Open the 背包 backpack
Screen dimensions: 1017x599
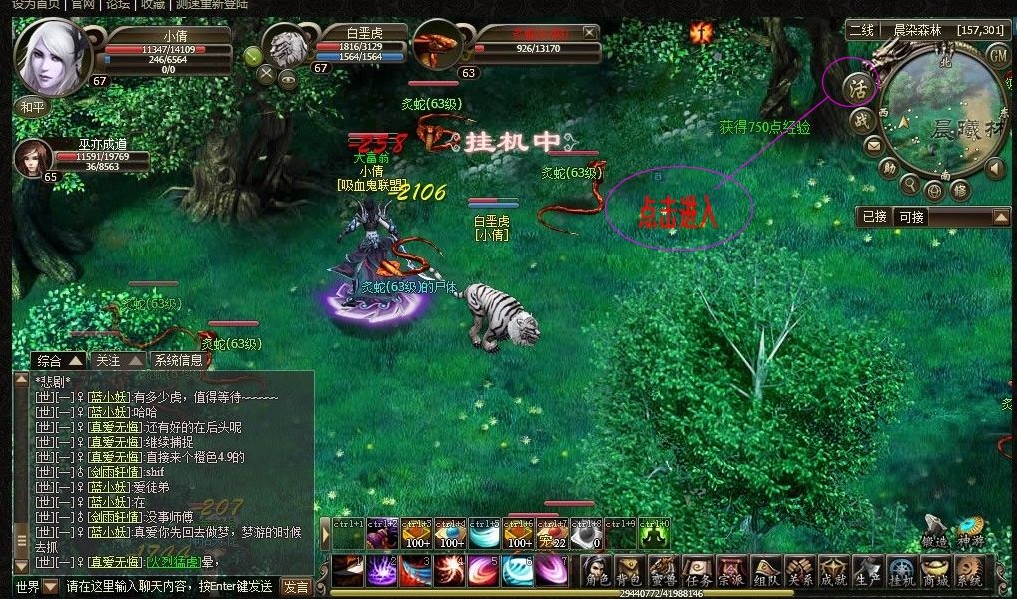[x=629, y=571]
